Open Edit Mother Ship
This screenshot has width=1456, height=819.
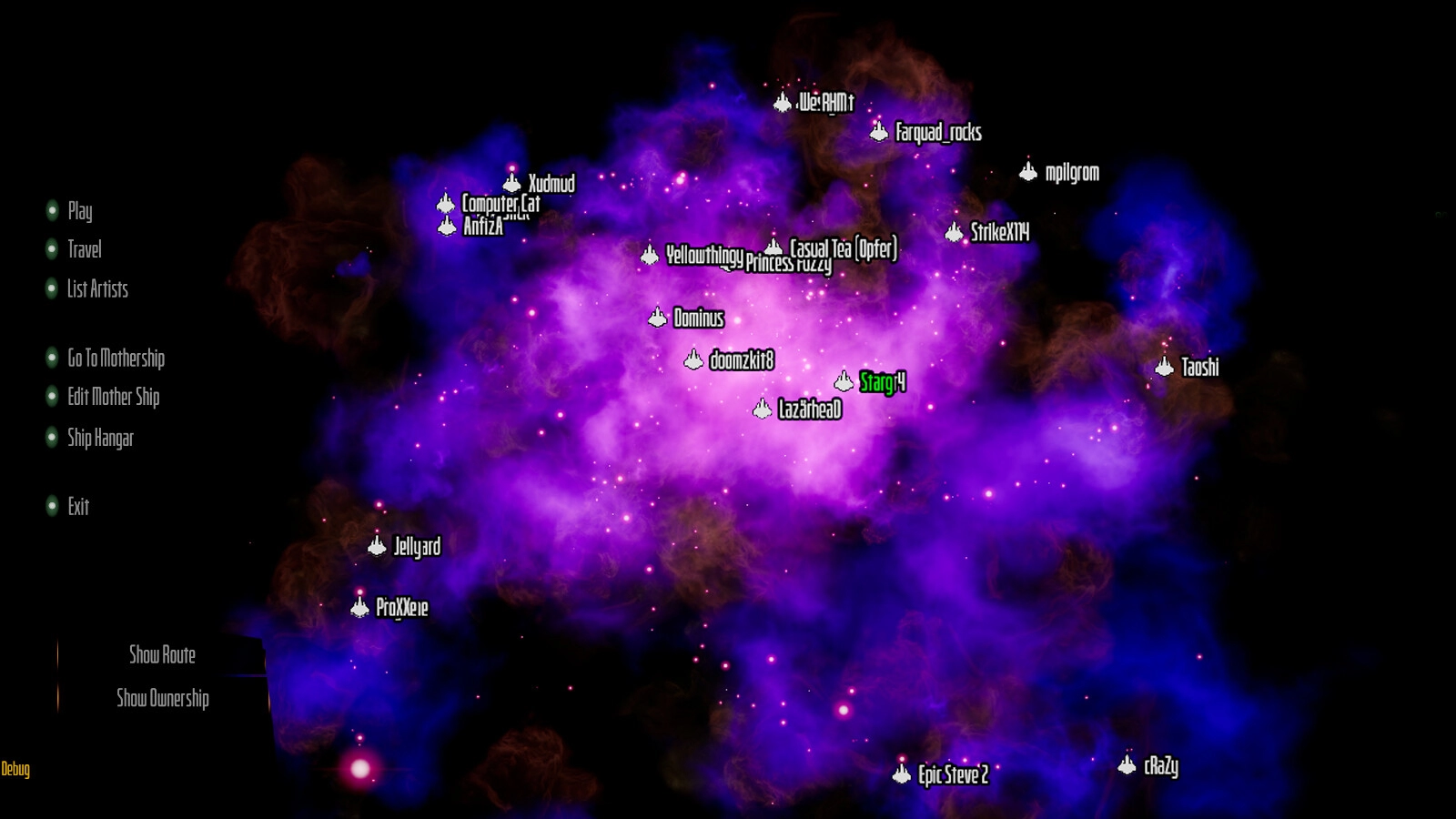[x=113, y=397]
